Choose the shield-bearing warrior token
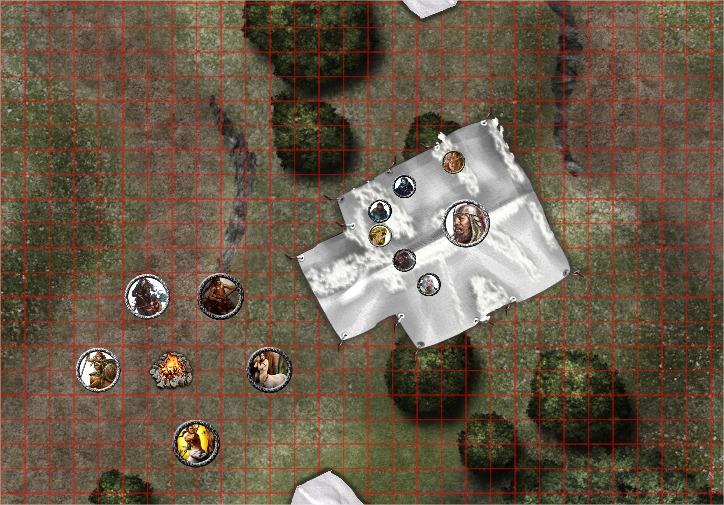 (99, 370)
